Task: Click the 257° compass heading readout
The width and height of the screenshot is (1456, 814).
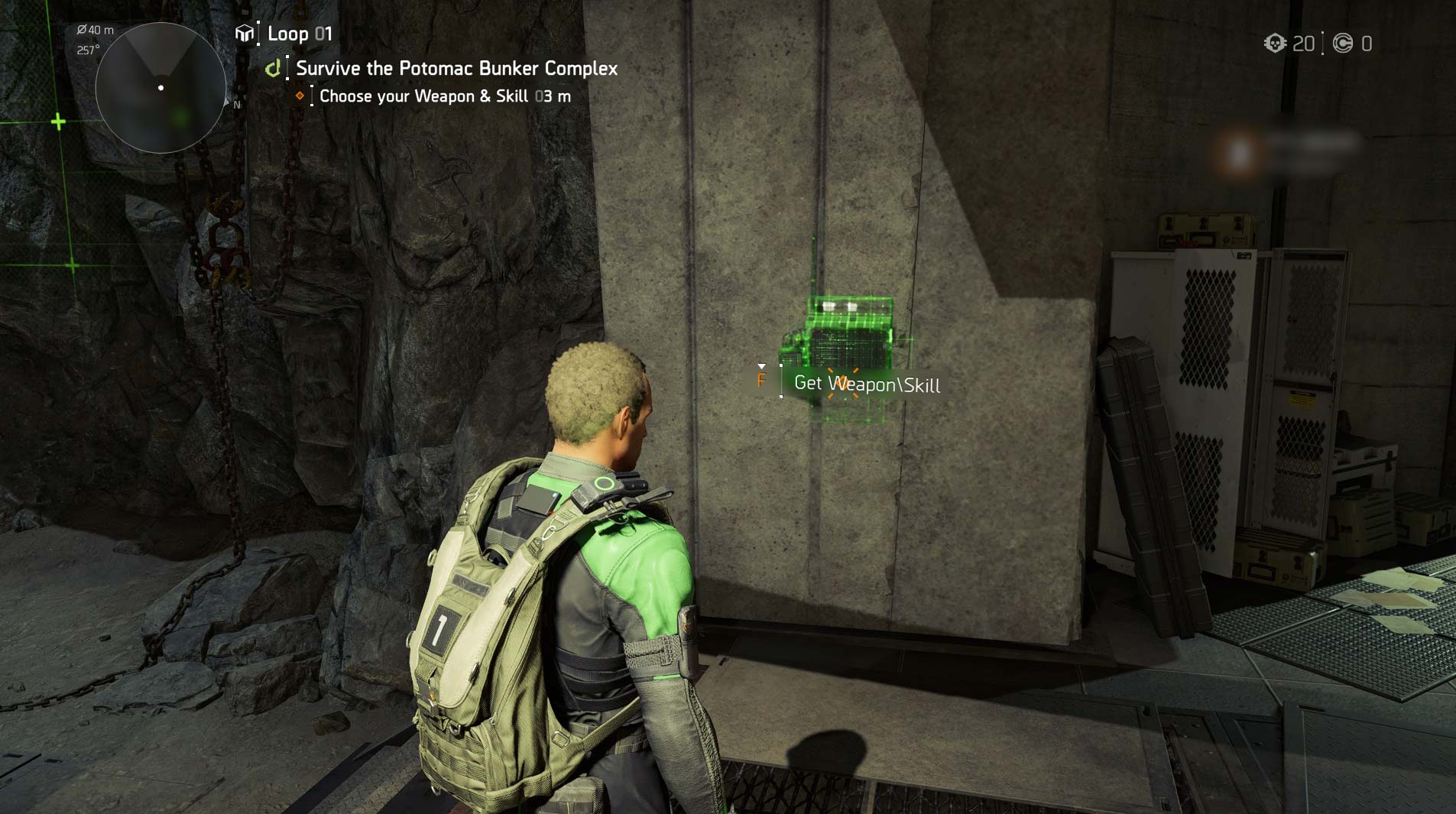Action: pos(86,50)
